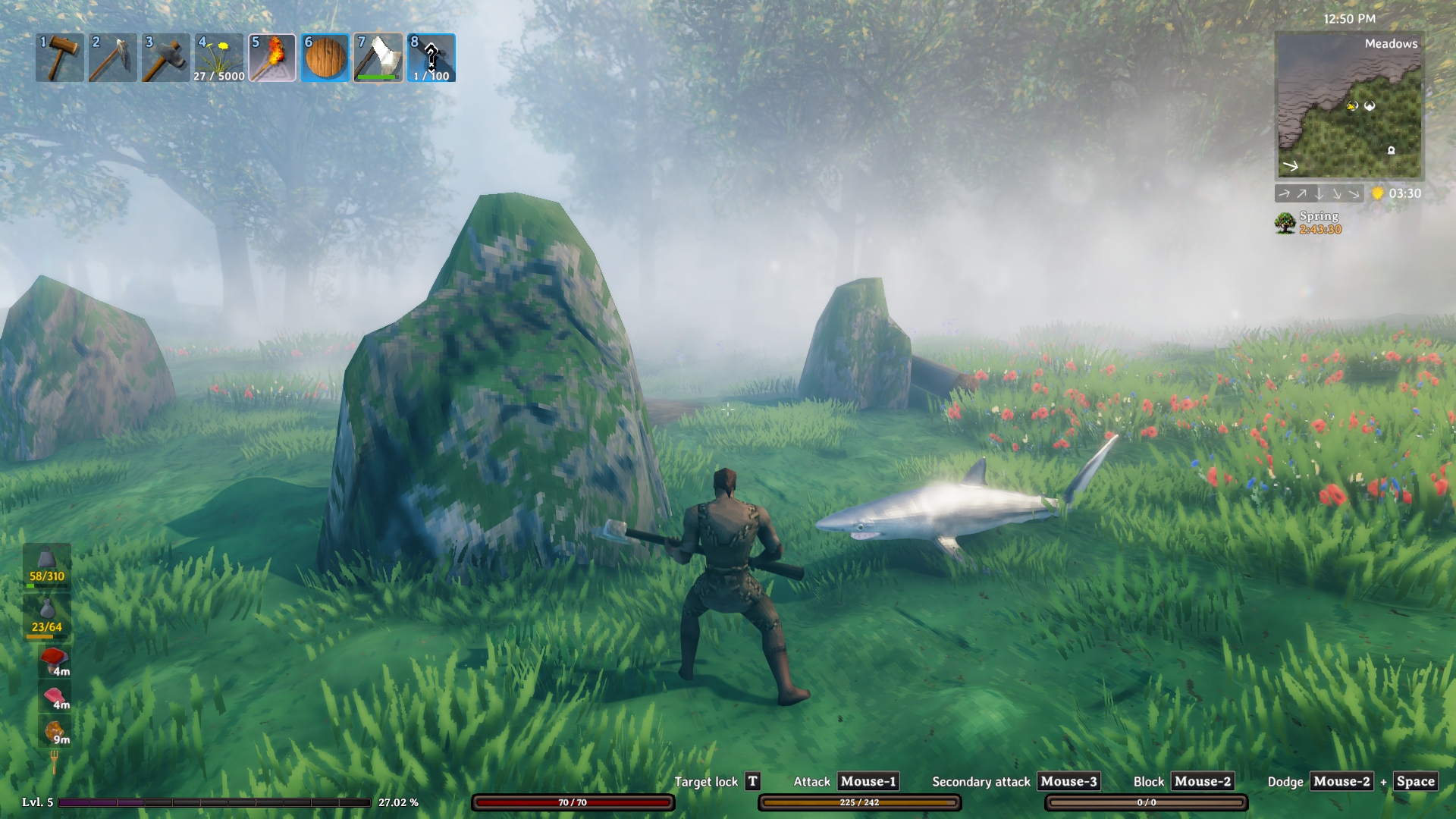Select the axe in hotbar slot 7

coord(378,58)
